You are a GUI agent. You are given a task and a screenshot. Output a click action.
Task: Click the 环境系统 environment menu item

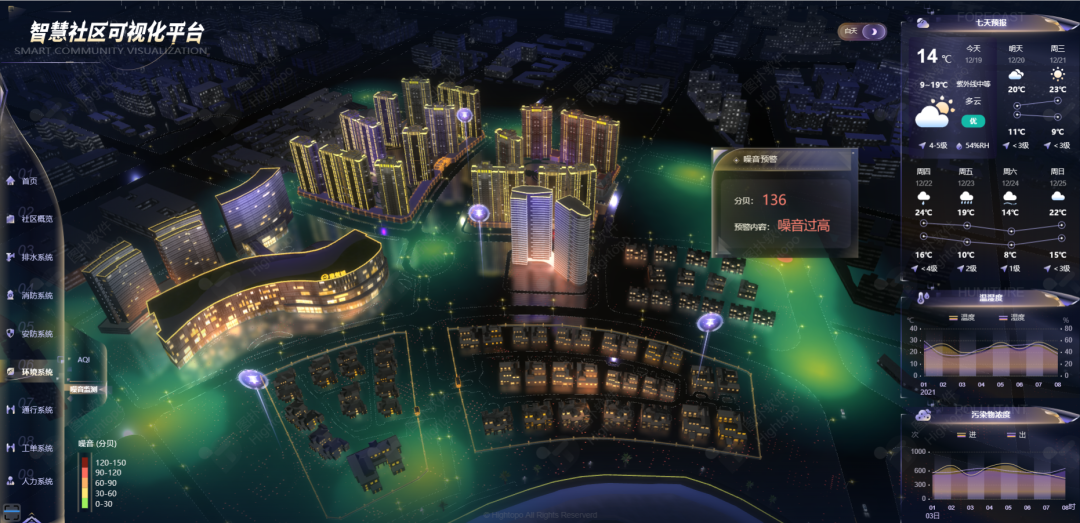point(36,371)
